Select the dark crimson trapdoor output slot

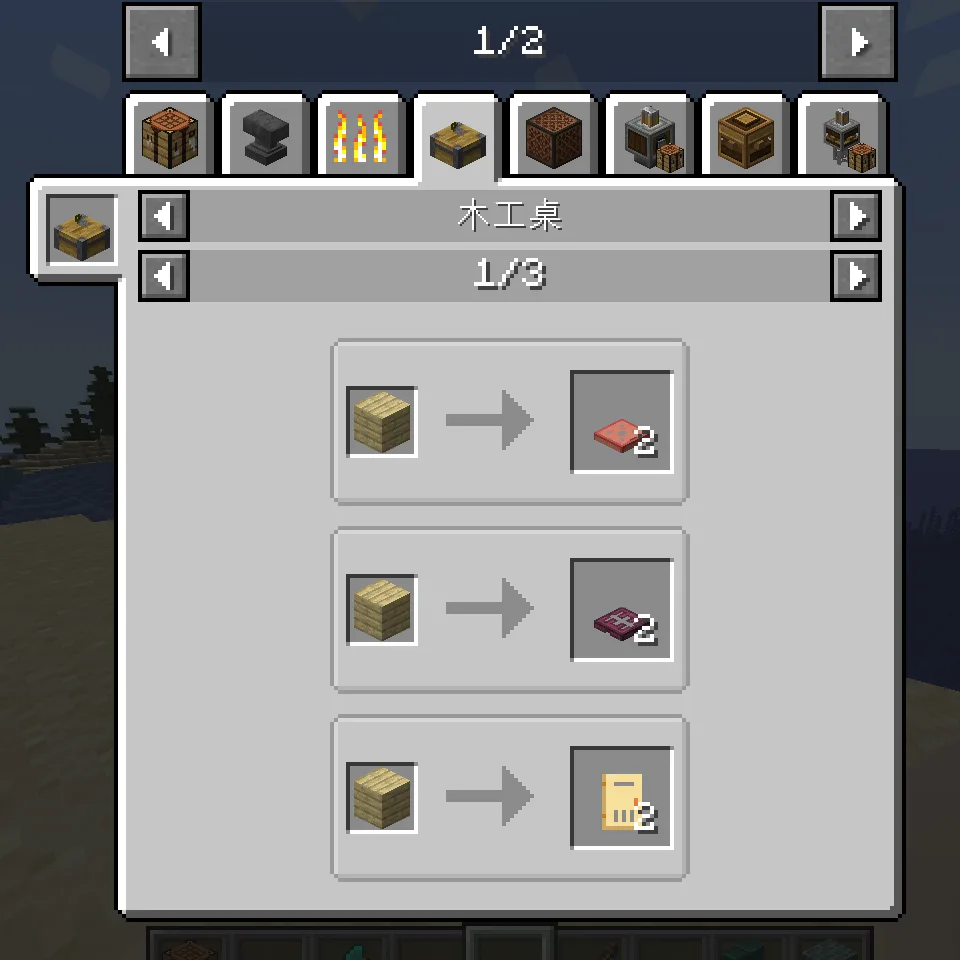click(x=621, y=610)
